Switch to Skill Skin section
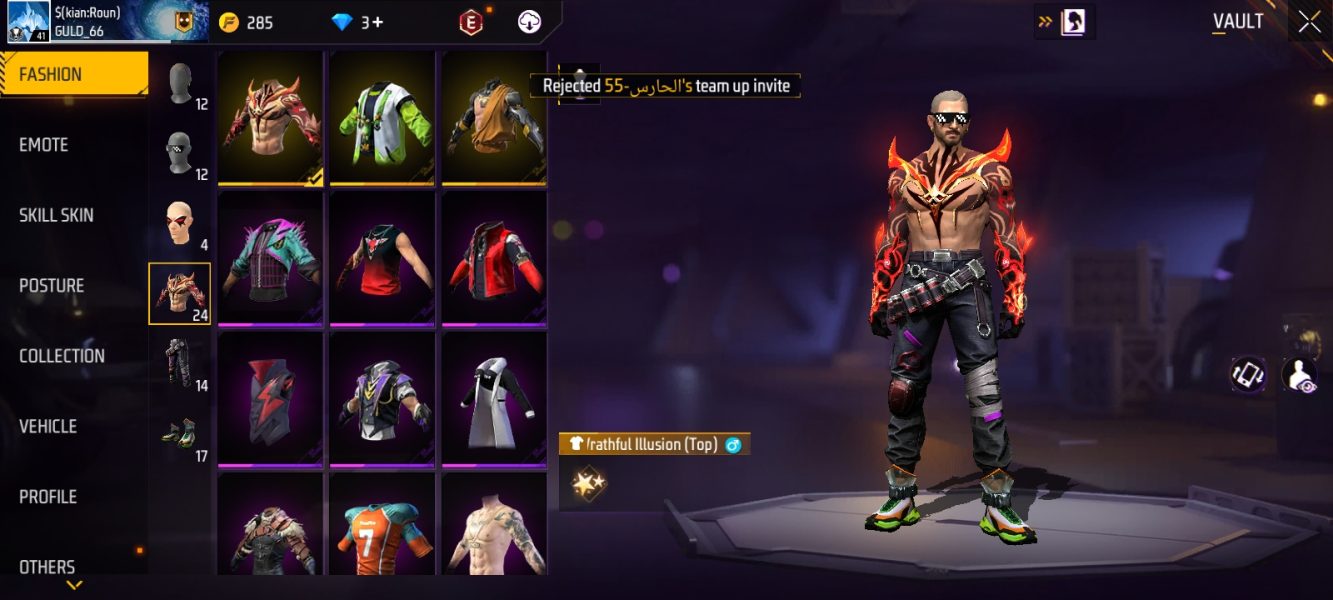Image resolution: width=1333 pixels, height=600 pixels. [x=57, y=215]
